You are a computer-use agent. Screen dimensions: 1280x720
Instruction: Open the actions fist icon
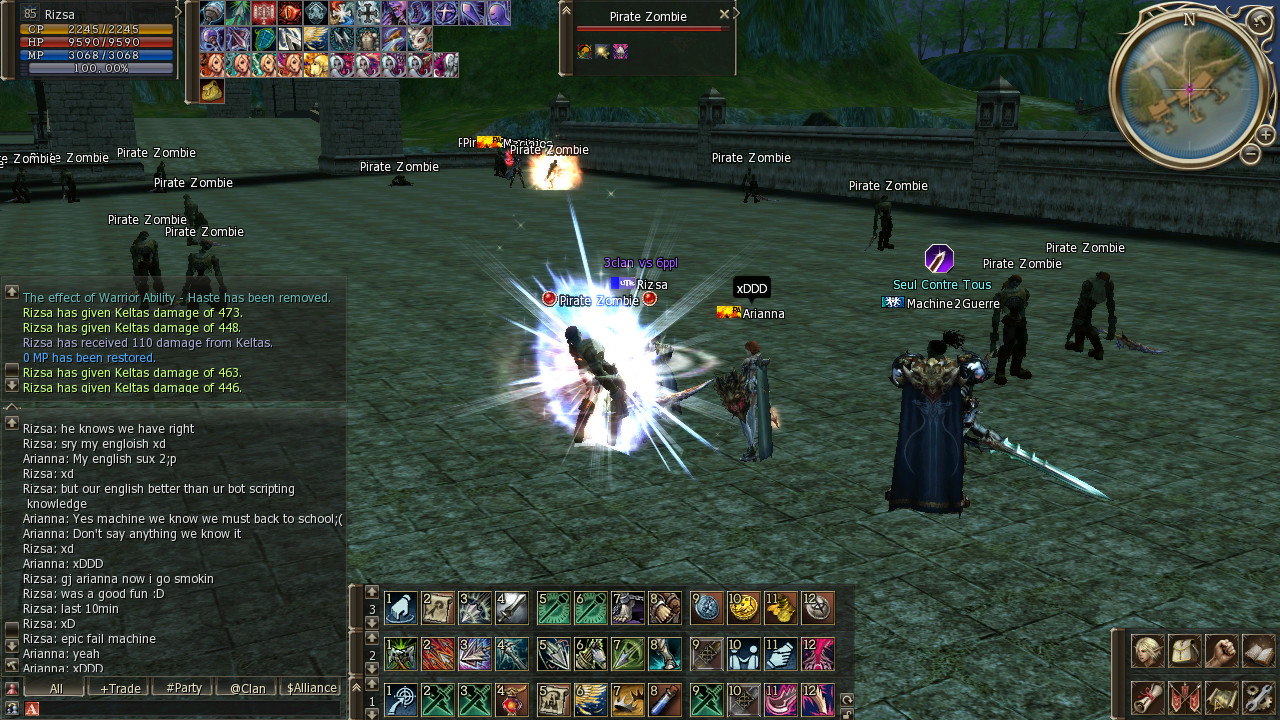point(1221,651)
